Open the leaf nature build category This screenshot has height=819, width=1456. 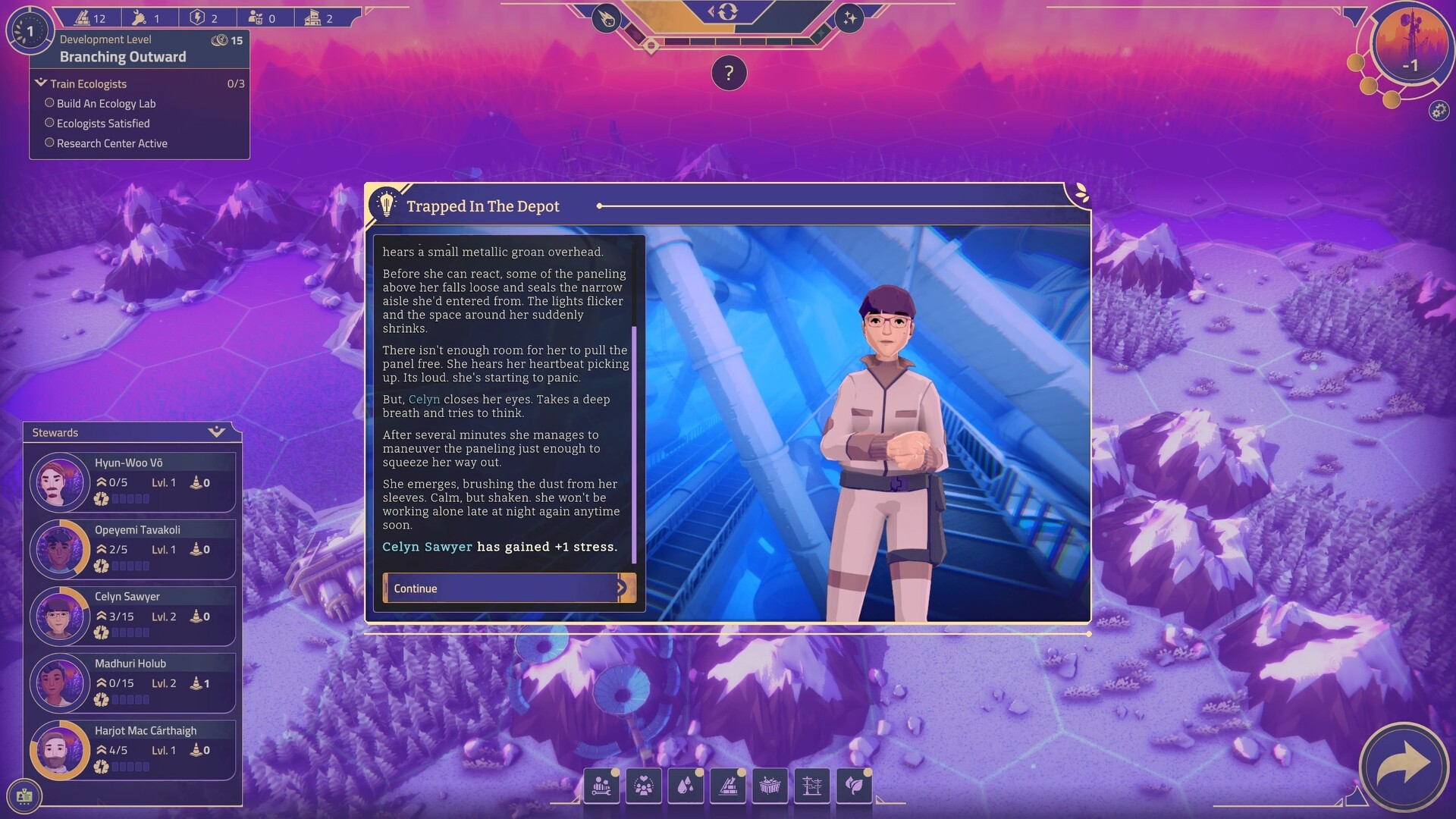pyautogui.click(x=854, y=786)
